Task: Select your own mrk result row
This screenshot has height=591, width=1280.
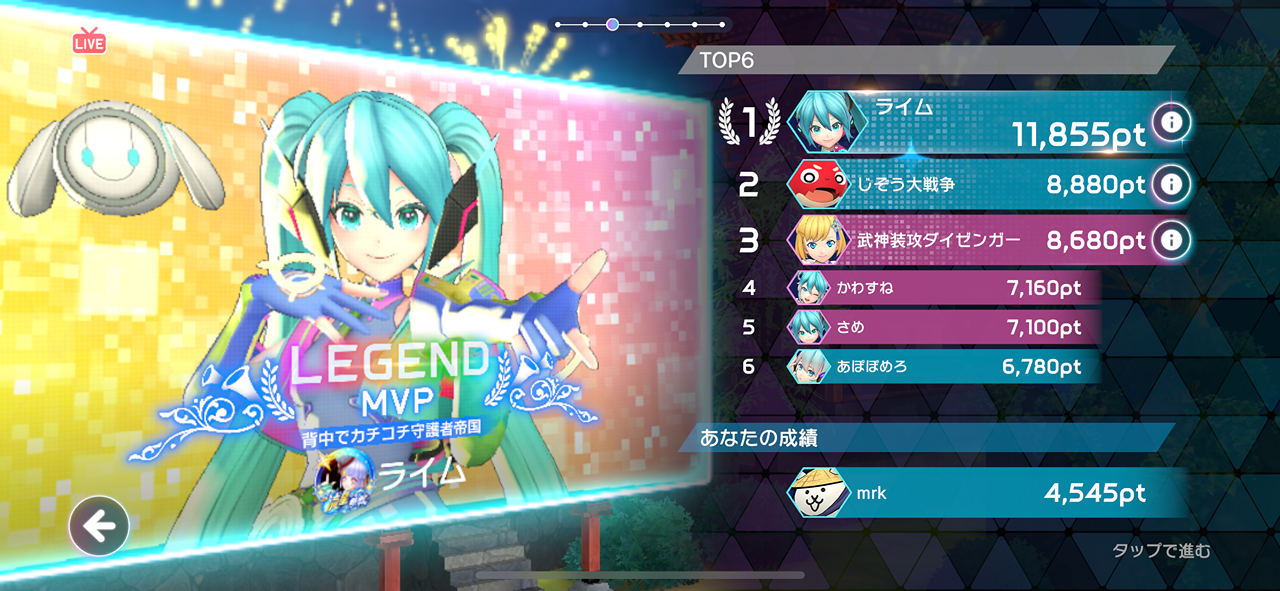Action: click(x=980, y=492)
